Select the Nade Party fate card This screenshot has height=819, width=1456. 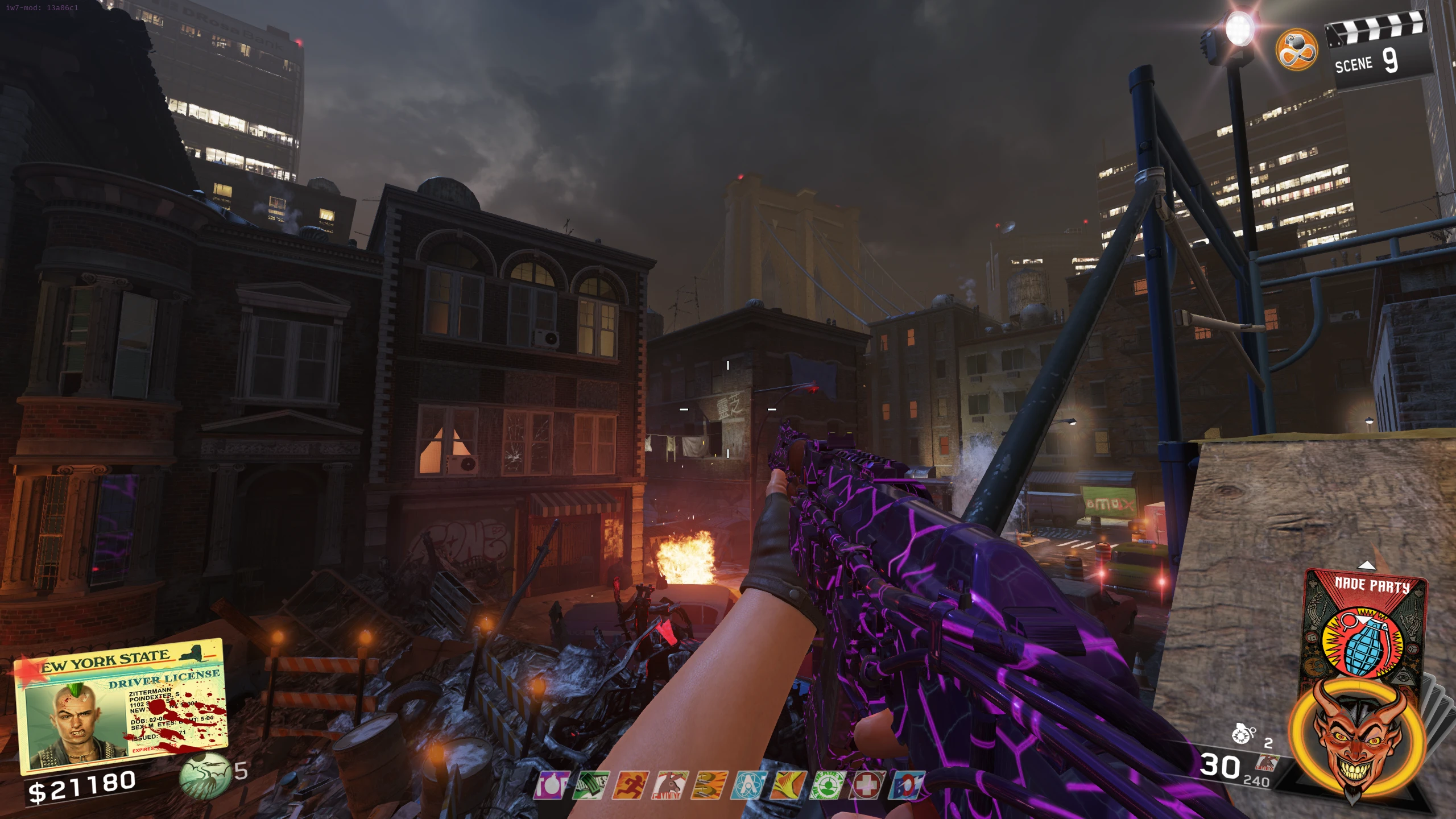coord(1365,626)
